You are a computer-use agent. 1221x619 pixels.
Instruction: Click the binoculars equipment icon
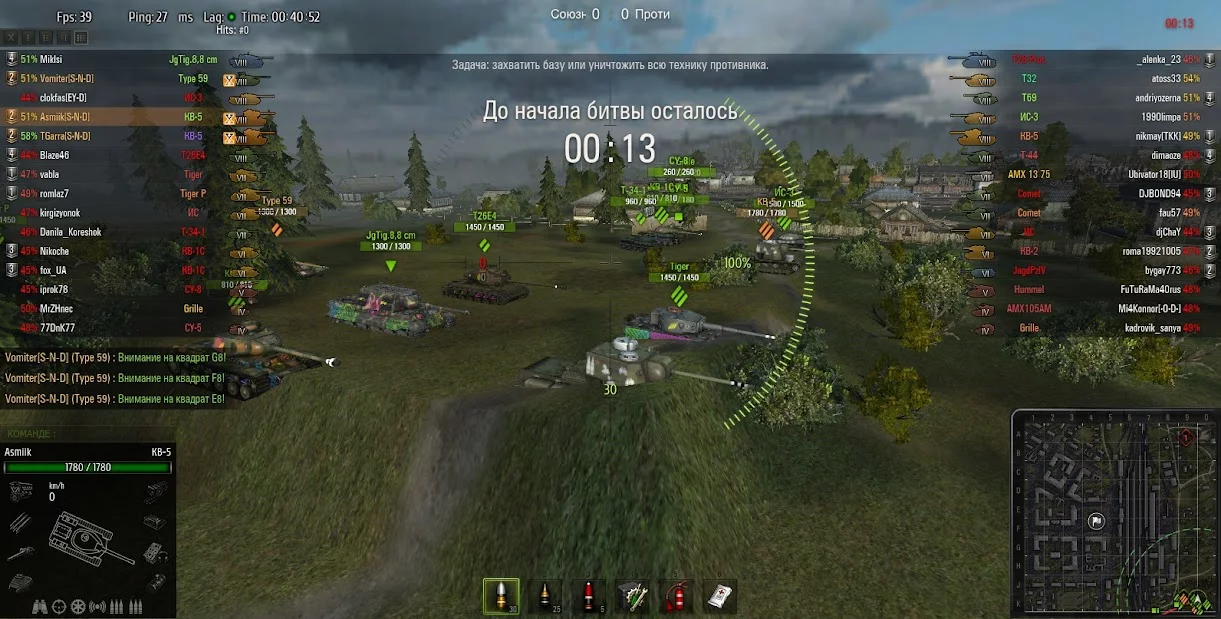(40, 606)
